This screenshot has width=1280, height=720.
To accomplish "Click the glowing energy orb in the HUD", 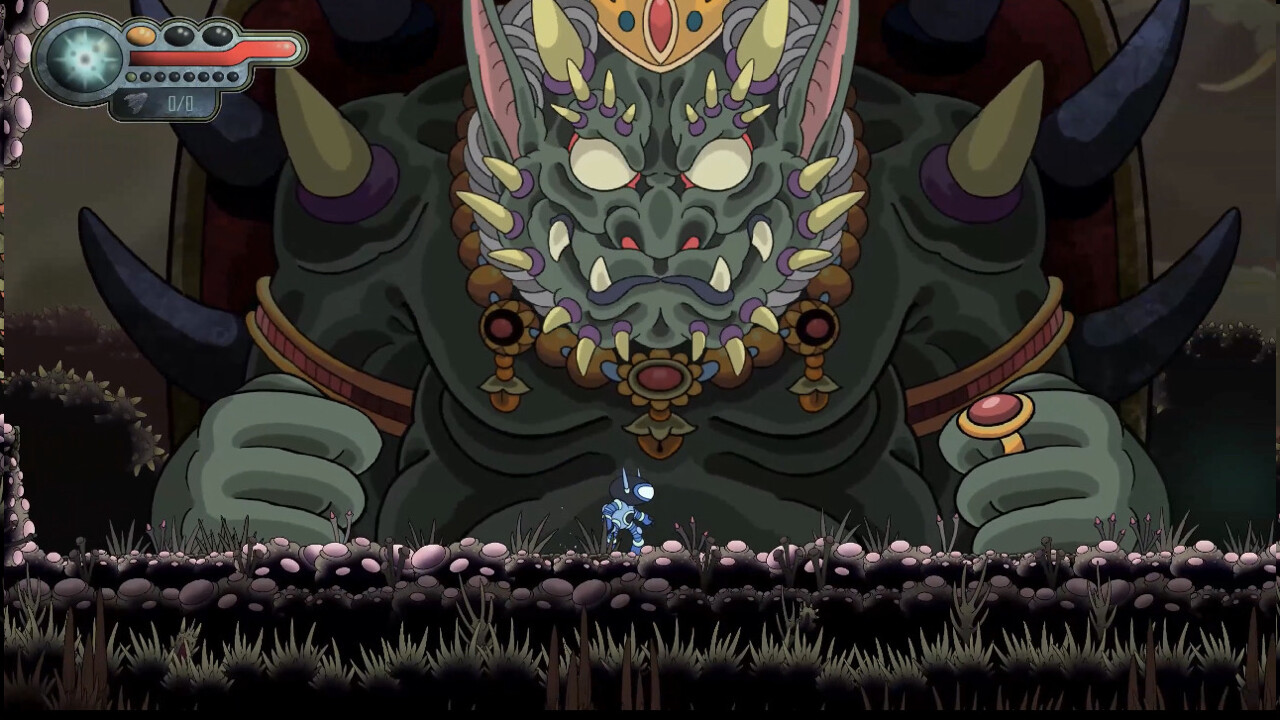I will pyautogui.click(x=83, y=59).
